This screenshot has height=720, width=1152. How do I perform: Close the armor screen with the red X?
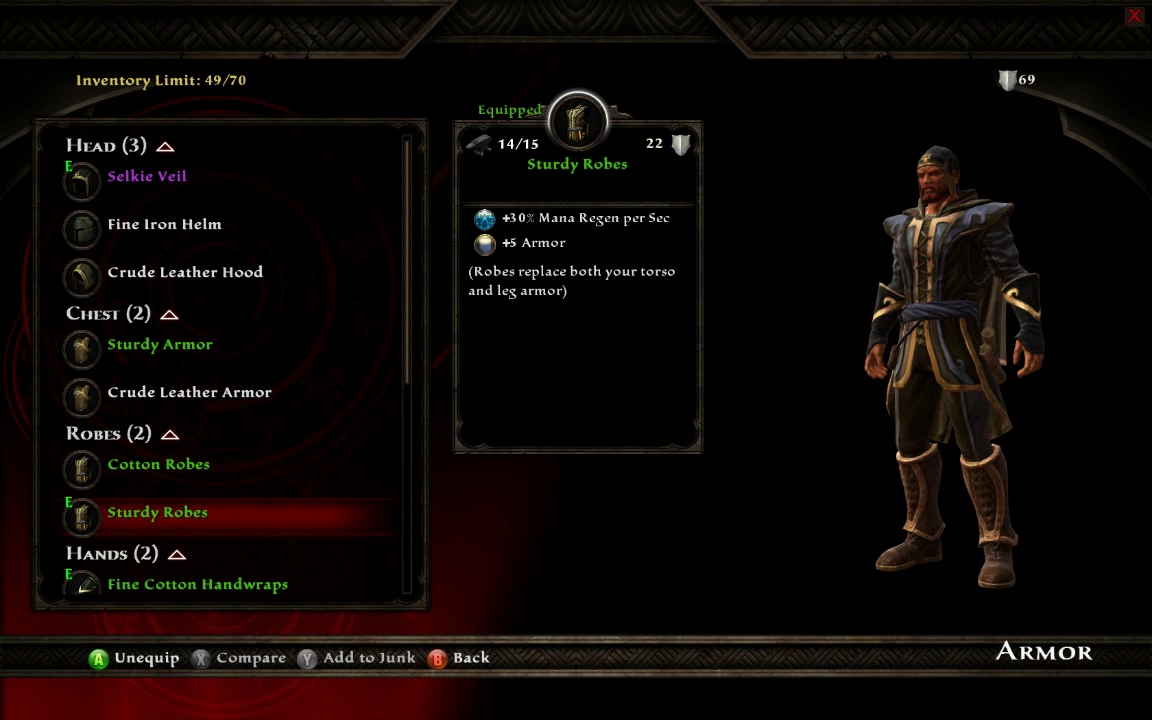coord(1134,16)
